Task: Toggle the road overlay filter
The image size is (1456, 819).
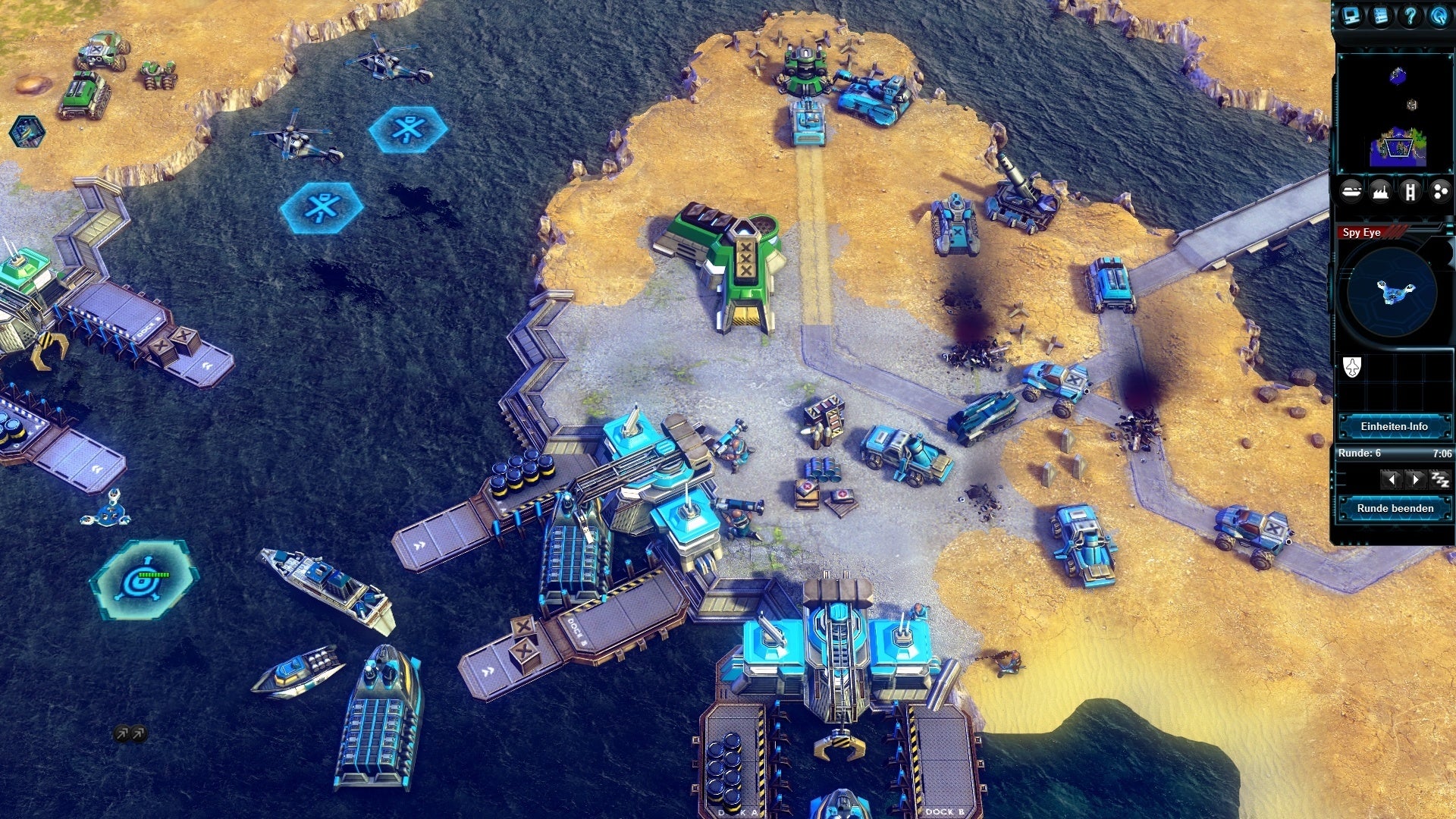Action: [1410, 192]
